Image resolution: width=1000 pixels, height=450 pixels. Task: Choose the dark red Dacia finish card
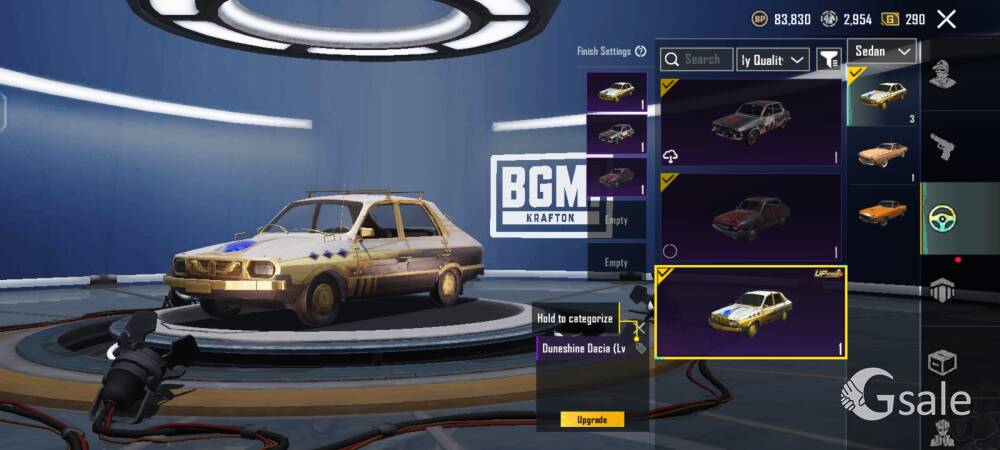pos(750,217)
